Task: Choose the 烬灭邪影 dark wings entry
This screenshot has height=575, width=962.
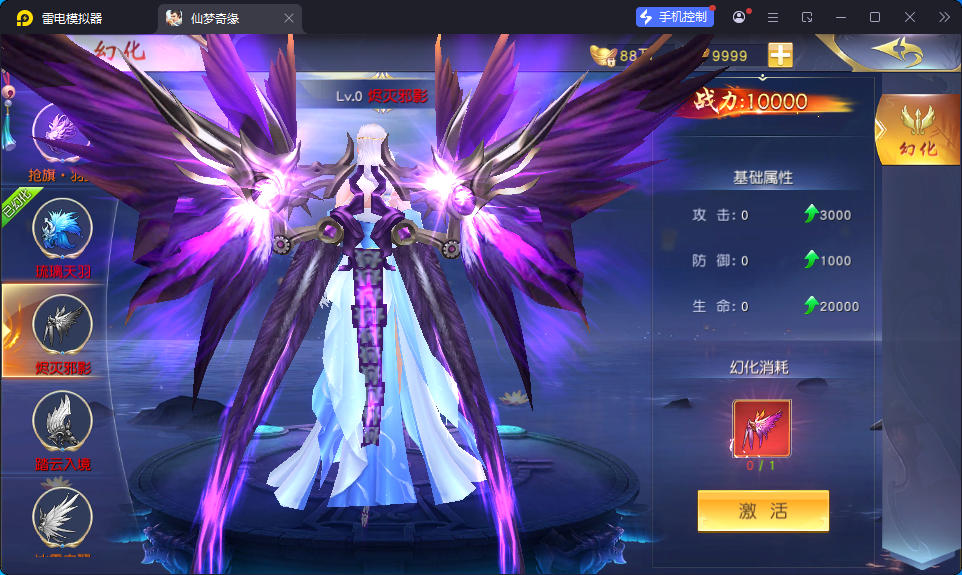Action: [62, 325]
